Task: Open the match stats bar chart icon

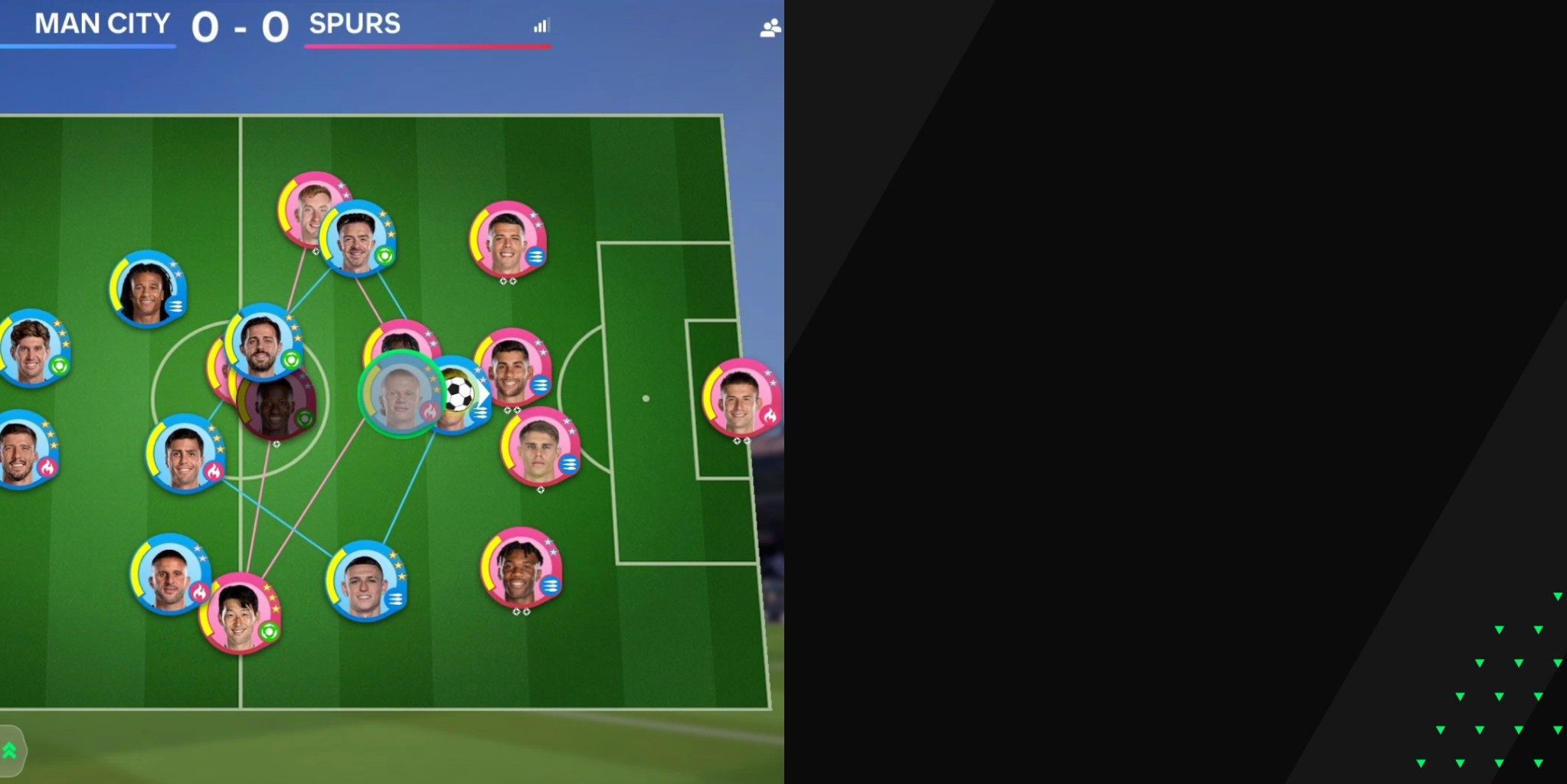Action: tap(541, 25)
